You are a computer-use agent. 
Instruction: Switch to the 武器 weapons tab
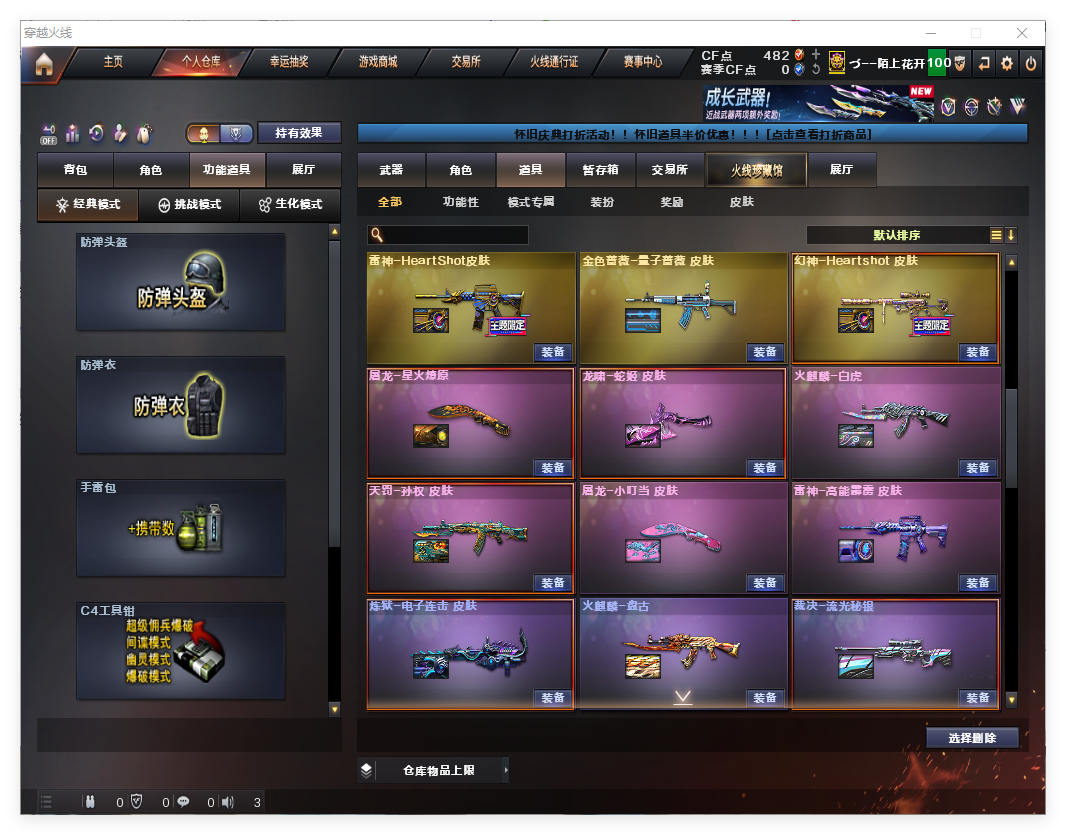[x=391, y=170]
